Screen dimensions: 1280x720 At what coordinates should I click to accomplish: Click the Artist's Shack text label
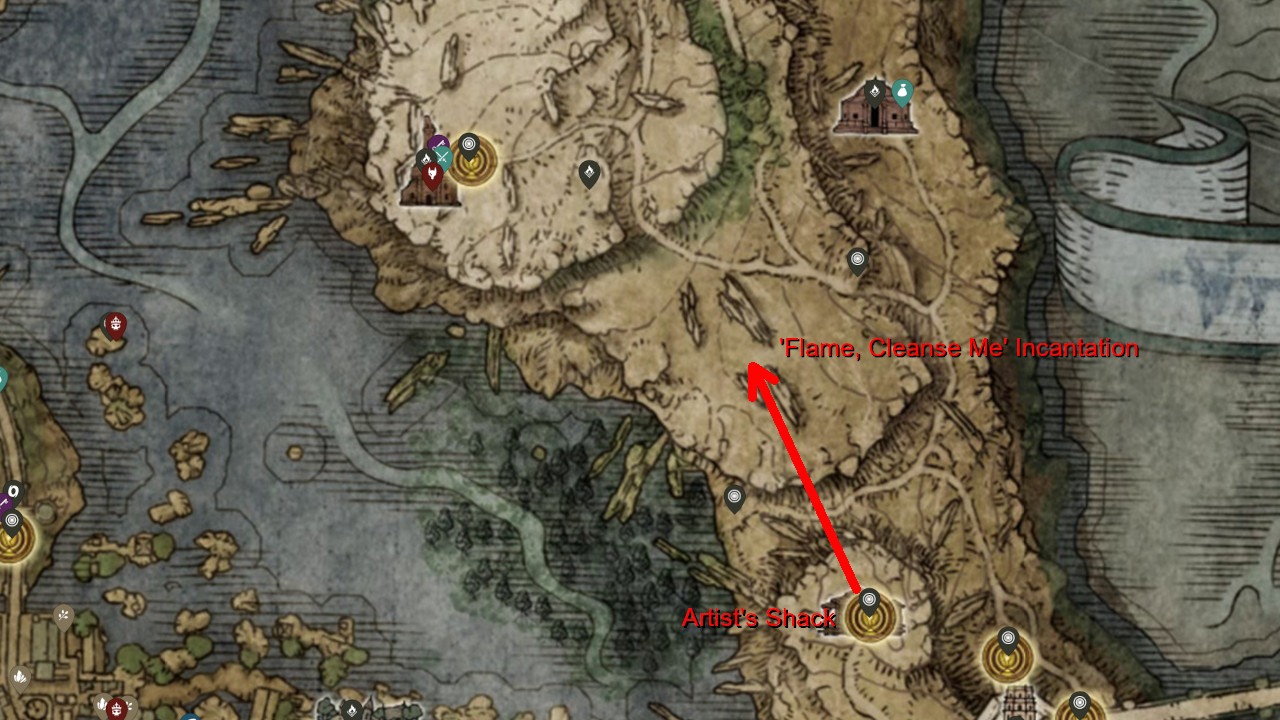[x=762, y=620]
